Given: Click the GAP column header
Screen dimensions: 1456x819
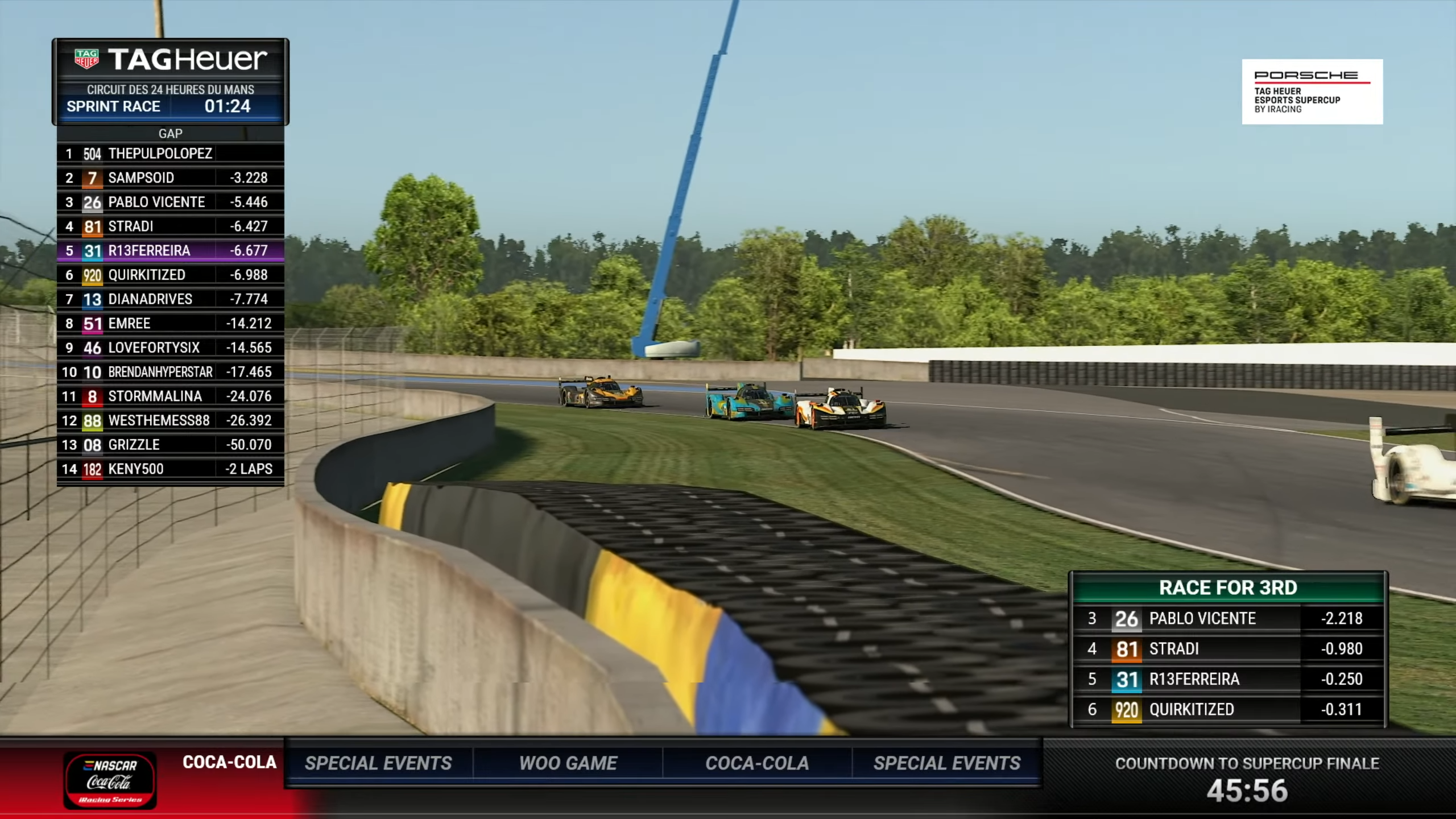Looking at the screenshot, I should coord(170,134).
